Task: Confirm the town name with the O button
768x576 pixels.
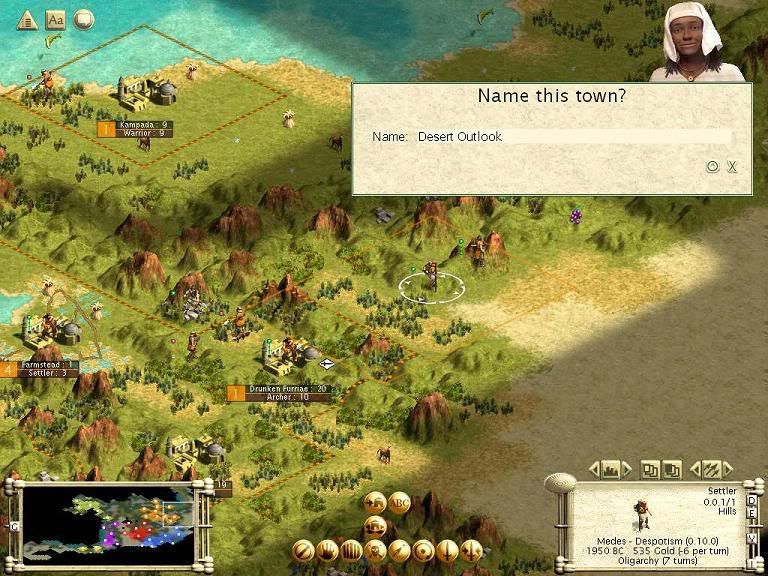Action: (x=713, y=167)
